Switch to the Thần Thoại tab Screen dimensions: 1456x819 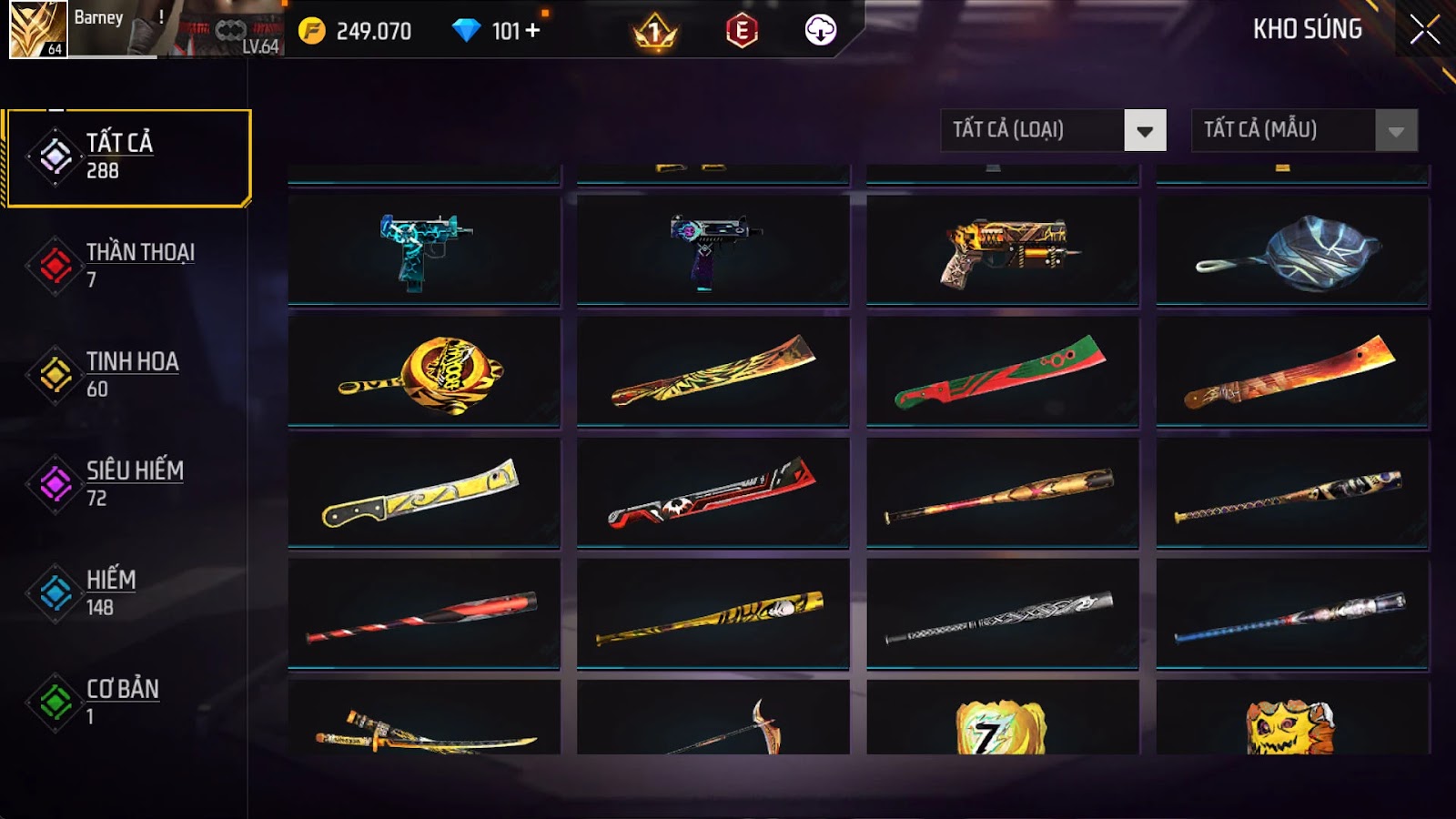point(128,265)
